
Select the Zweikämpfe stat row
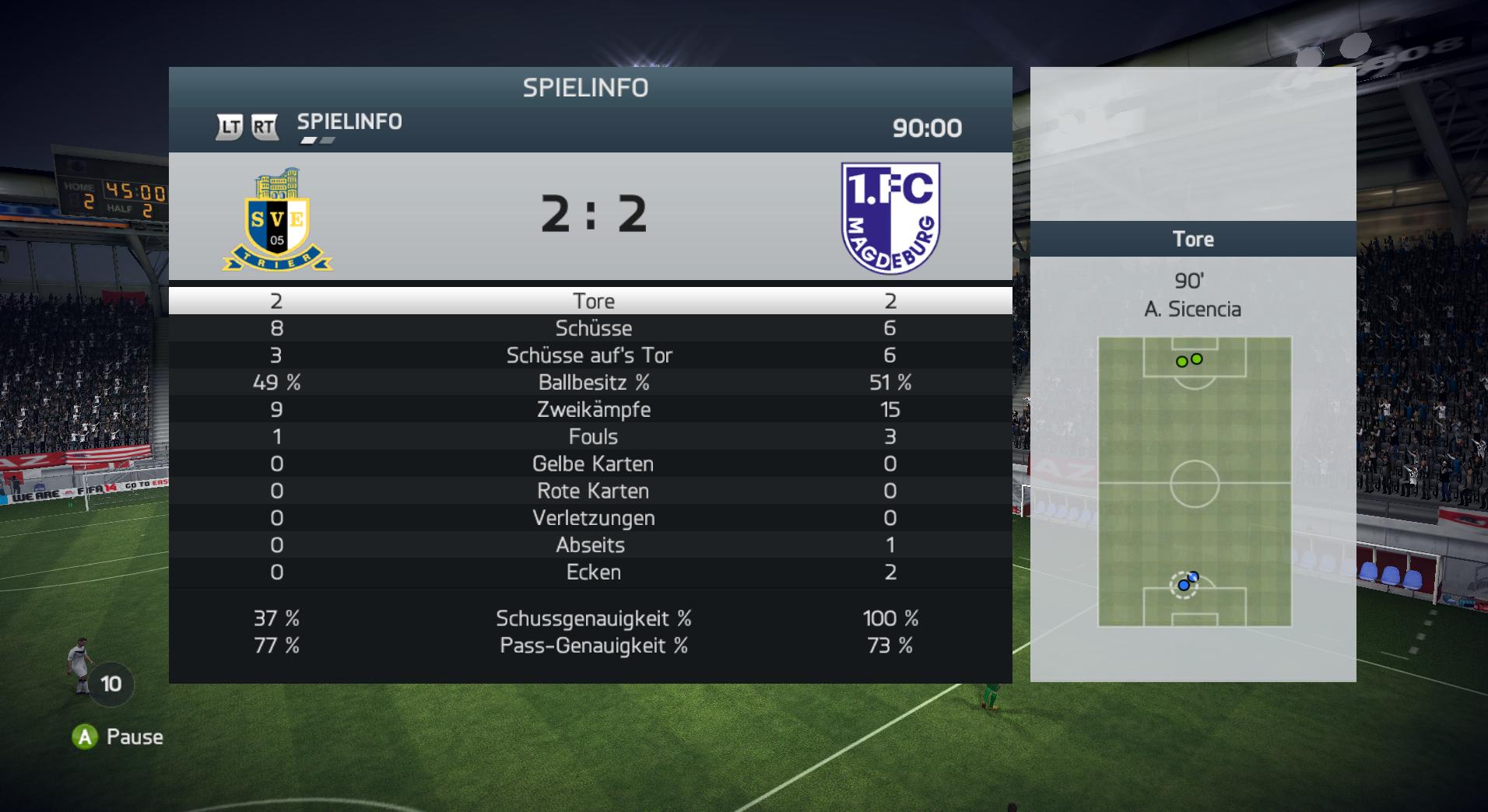coord(591,410)
